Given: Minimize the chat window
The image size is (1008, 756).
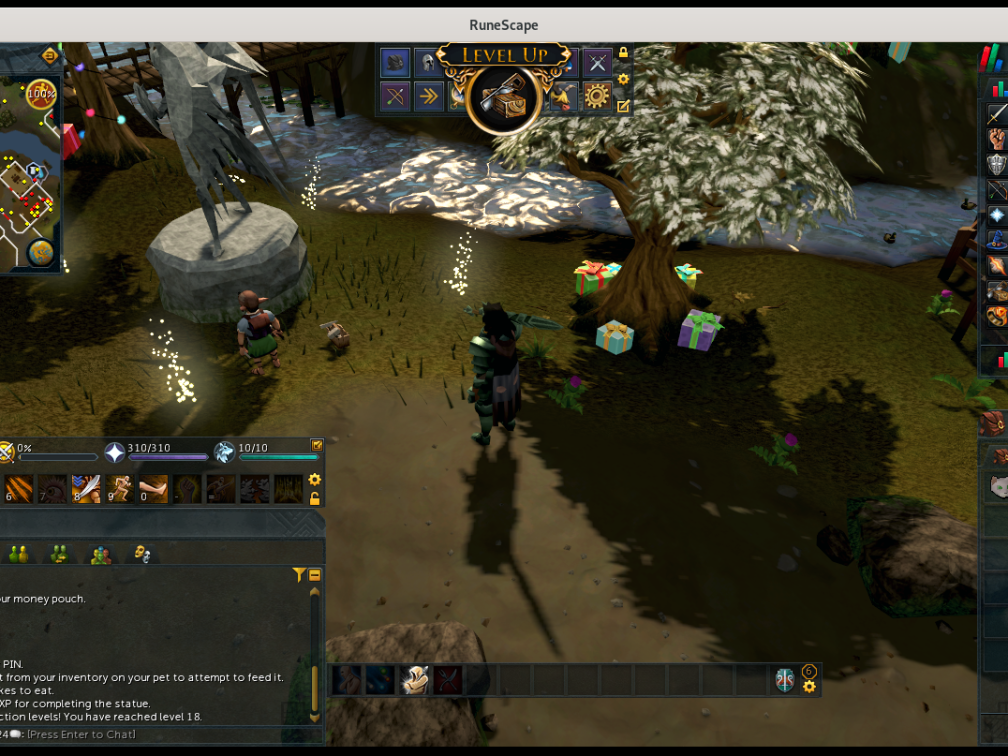Looking at the screenshot, I should point(314,575).
